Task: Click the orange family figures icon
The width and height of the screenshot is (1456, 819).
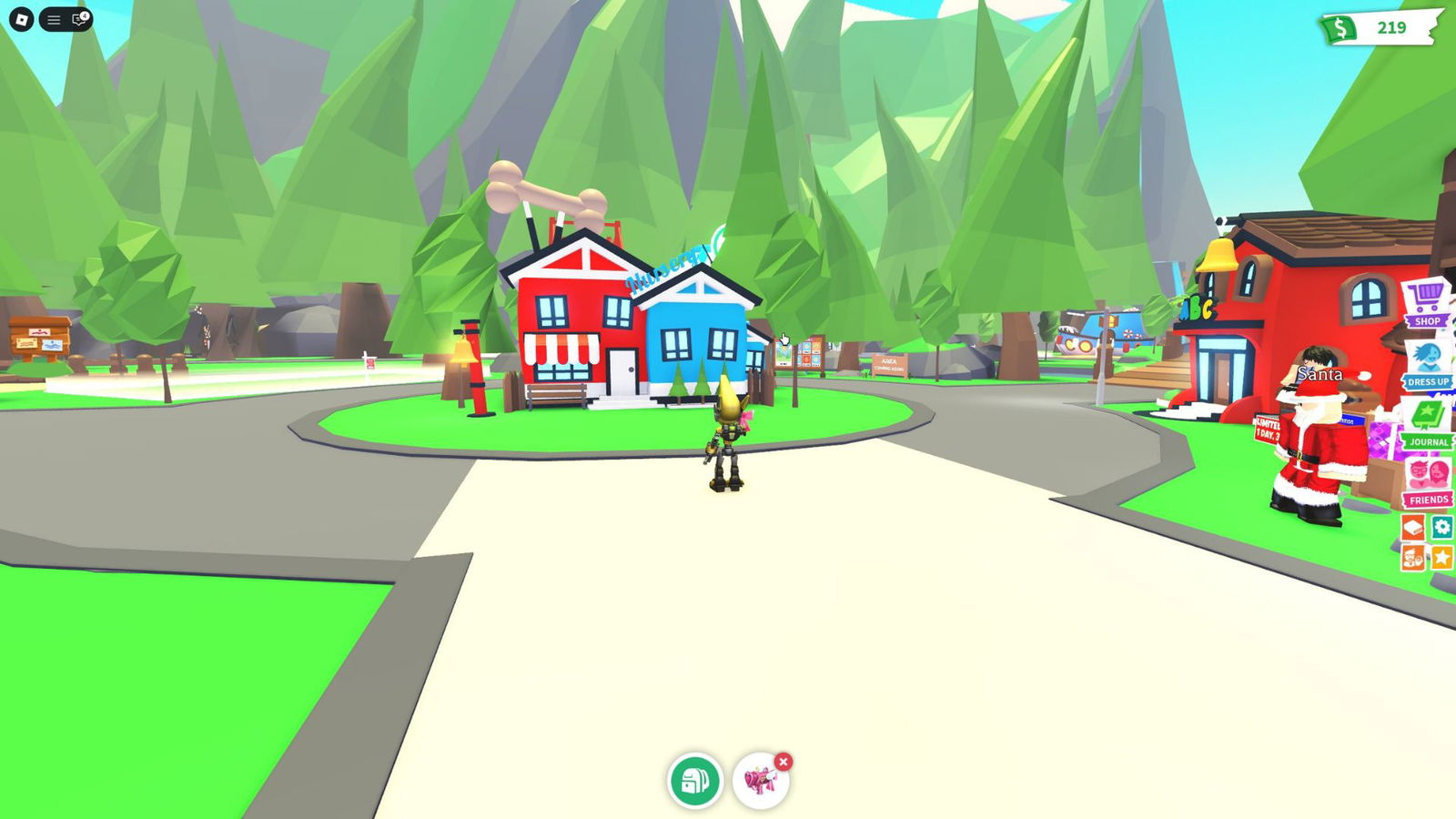Action: (1412, 557)
